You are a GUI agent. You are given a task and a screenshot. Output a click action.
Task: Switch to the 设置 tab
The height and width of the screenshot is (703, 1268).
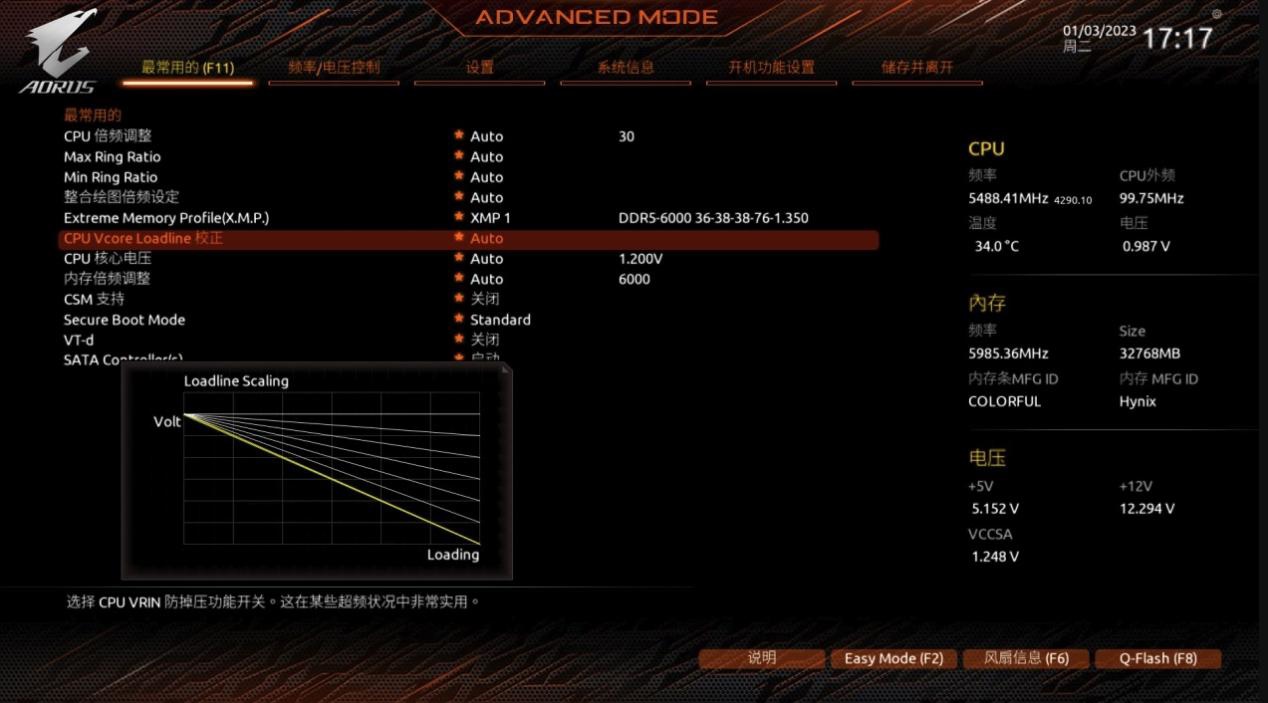[479, 68]
